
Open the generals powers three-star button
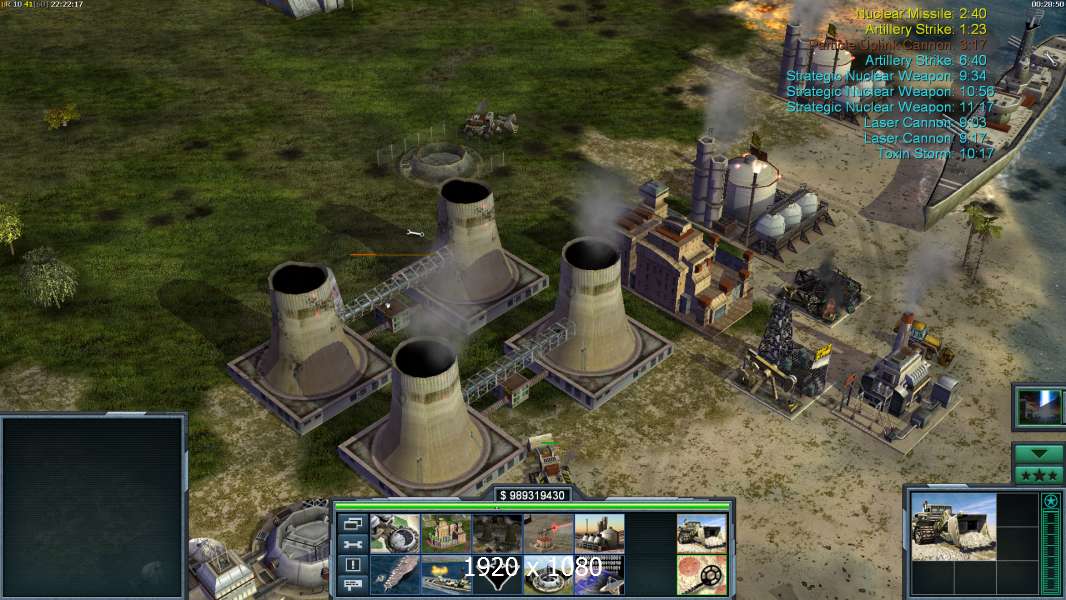(x=1038, y=475)
